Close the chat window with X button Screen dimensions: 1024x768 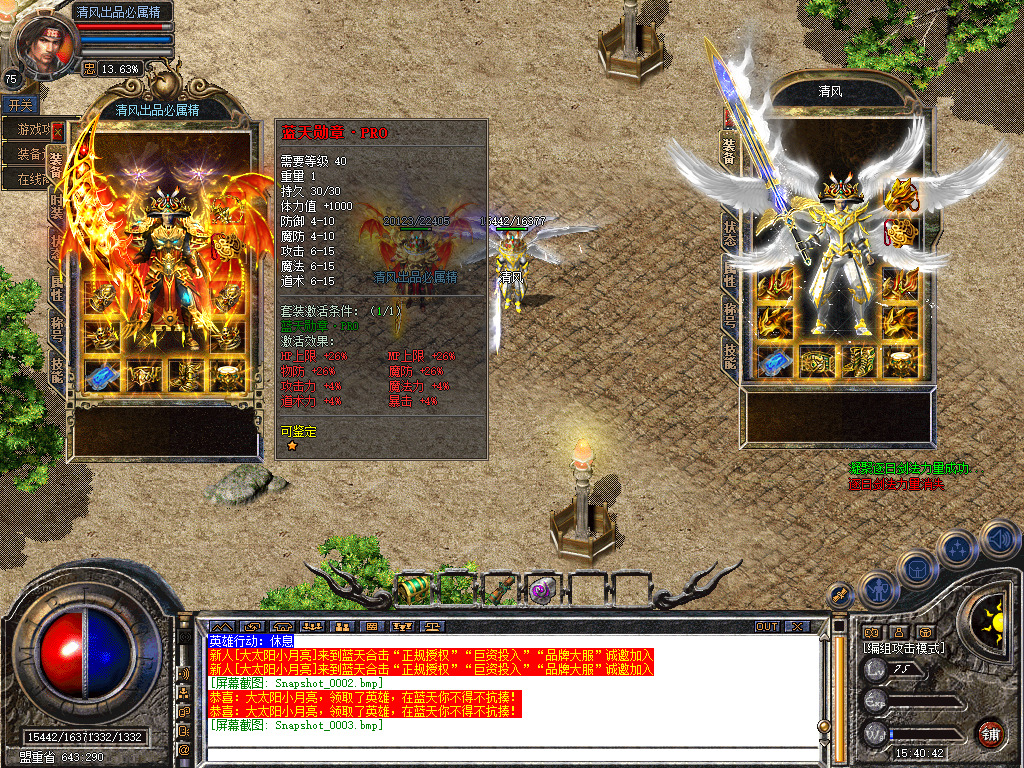(797, 627)
